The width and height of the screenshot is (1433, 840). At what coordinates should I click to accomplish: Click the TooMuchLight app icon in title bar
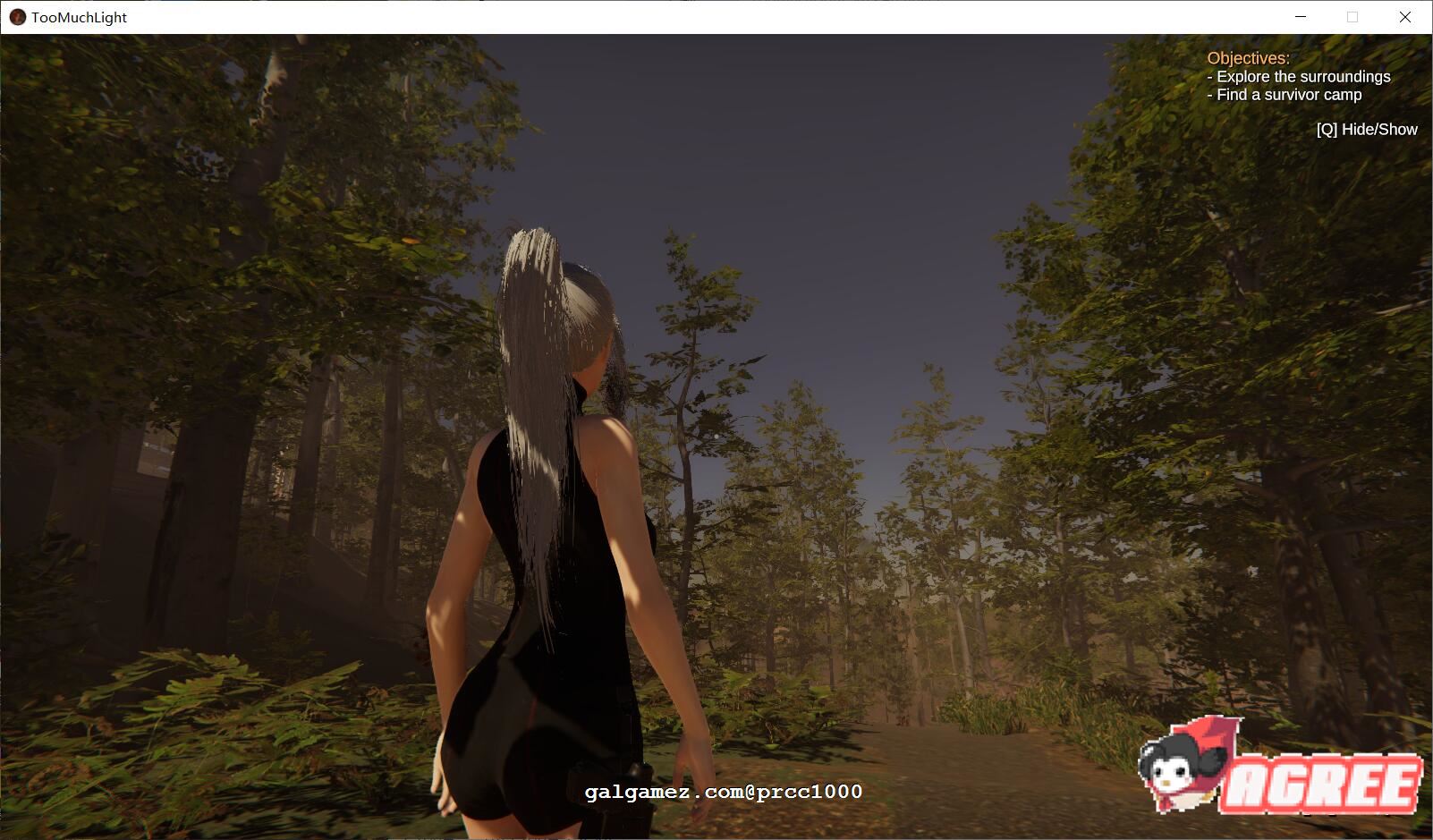(16, 17)
